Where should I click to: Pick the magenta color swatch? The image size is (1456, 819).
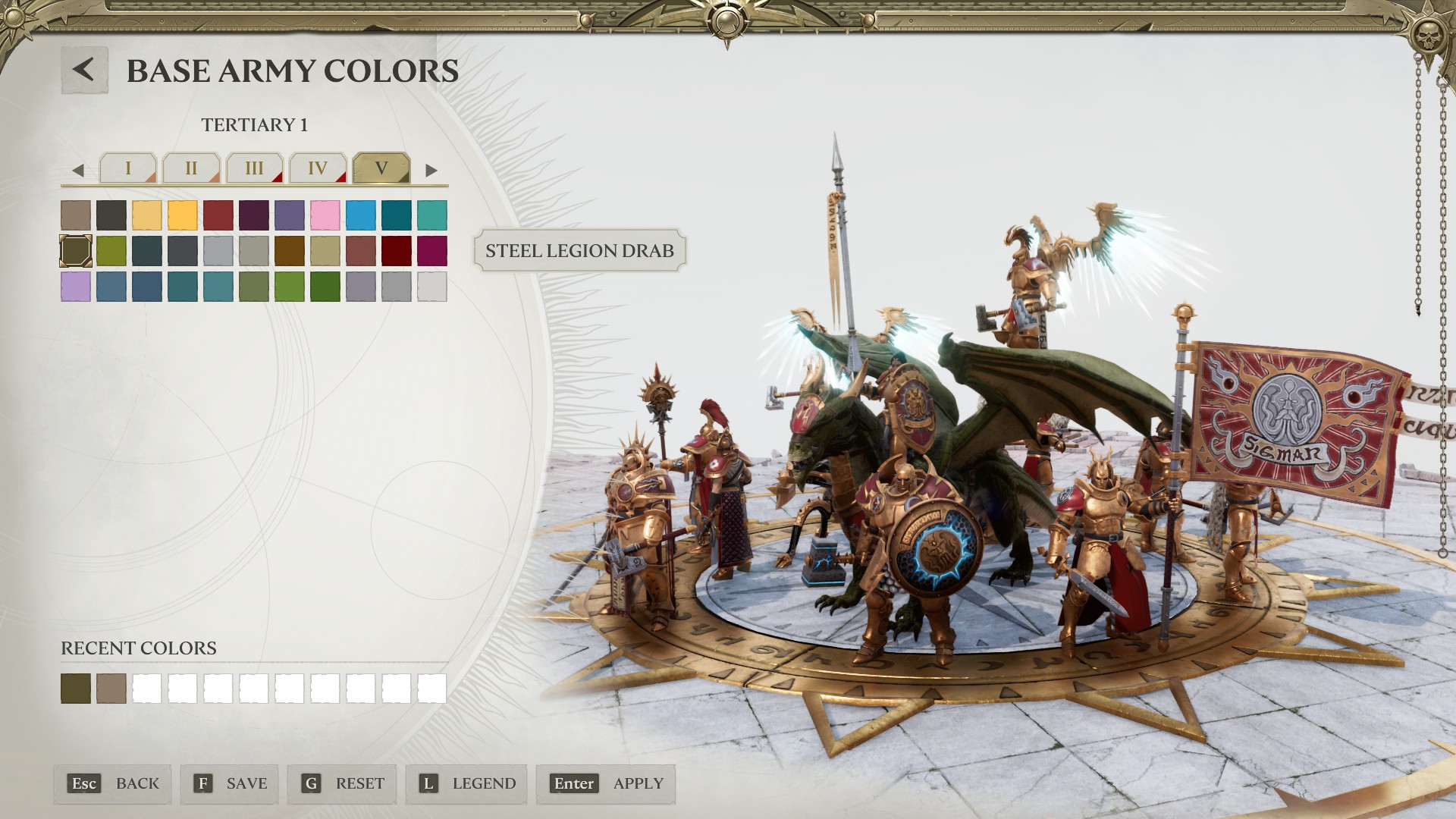coord(431,251)
